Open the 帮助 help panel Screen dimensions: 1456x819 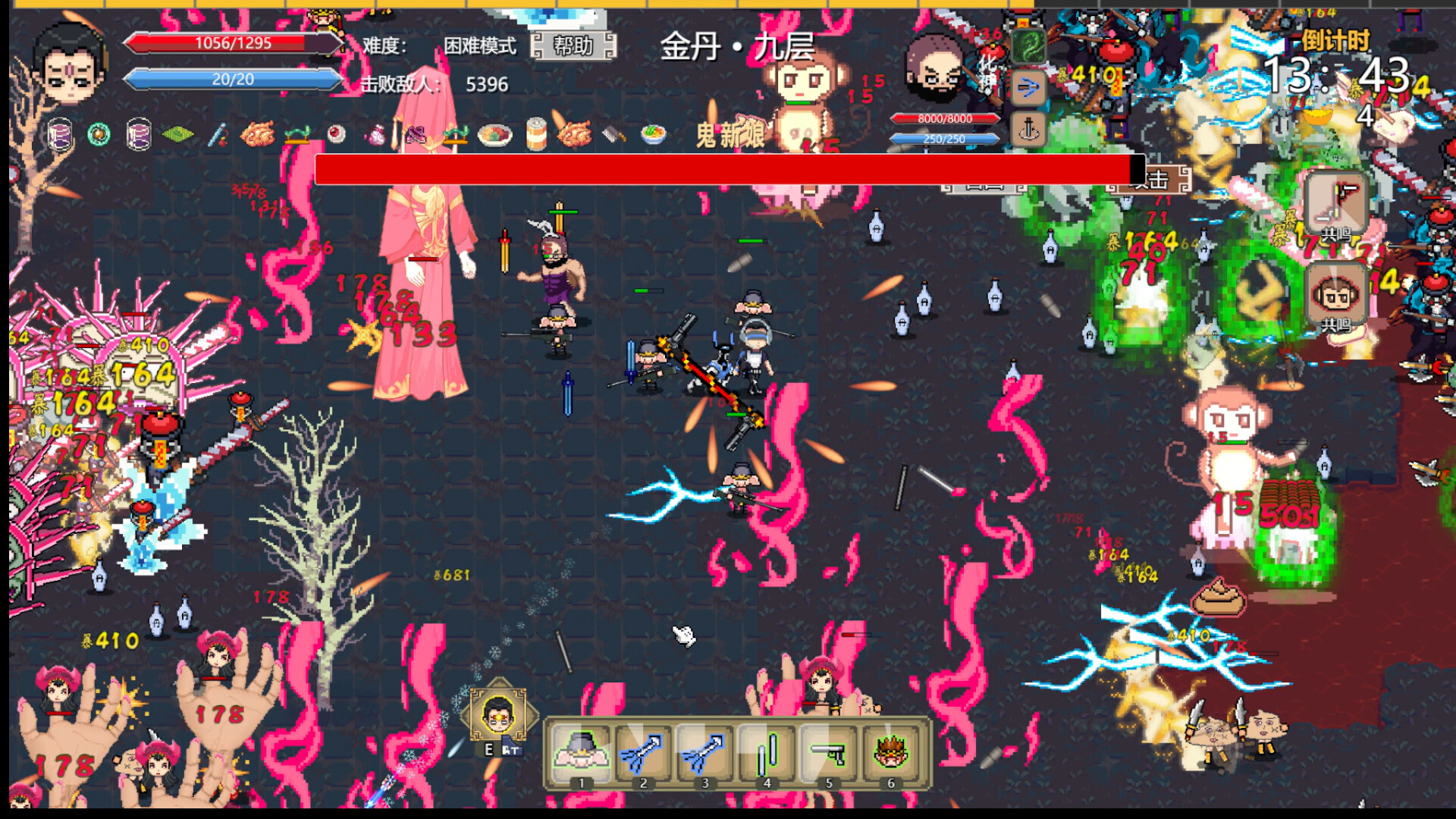[574, 47]
